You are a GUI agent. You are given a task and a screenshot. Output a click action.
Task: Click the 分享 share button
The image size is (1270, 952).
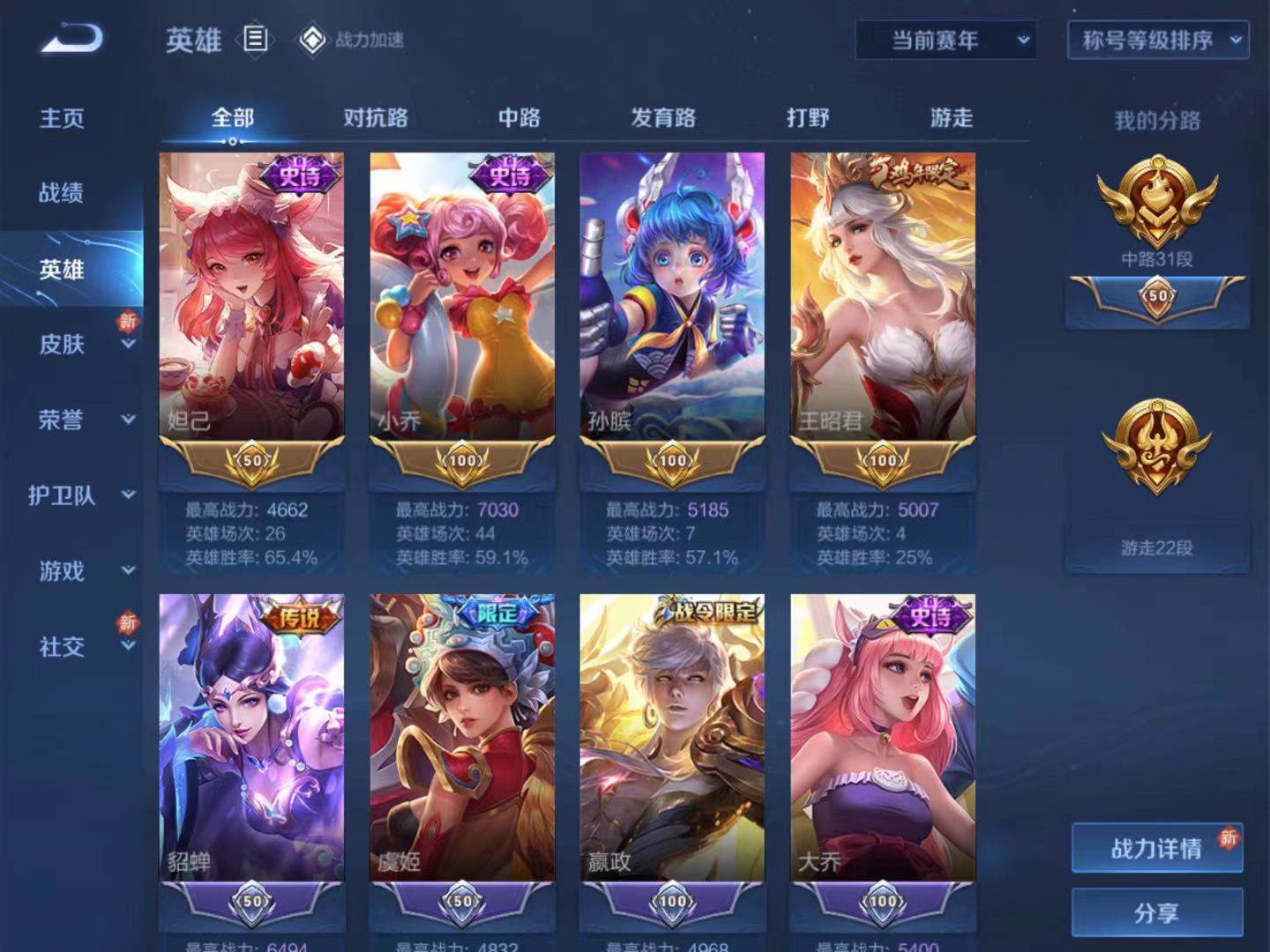1156,913
